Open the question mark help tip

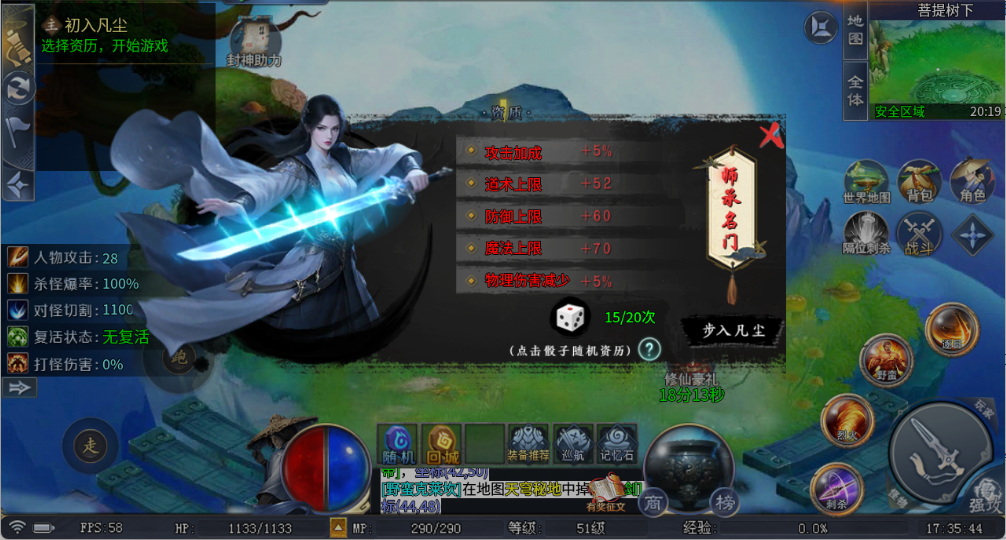[x=651, y=349]
